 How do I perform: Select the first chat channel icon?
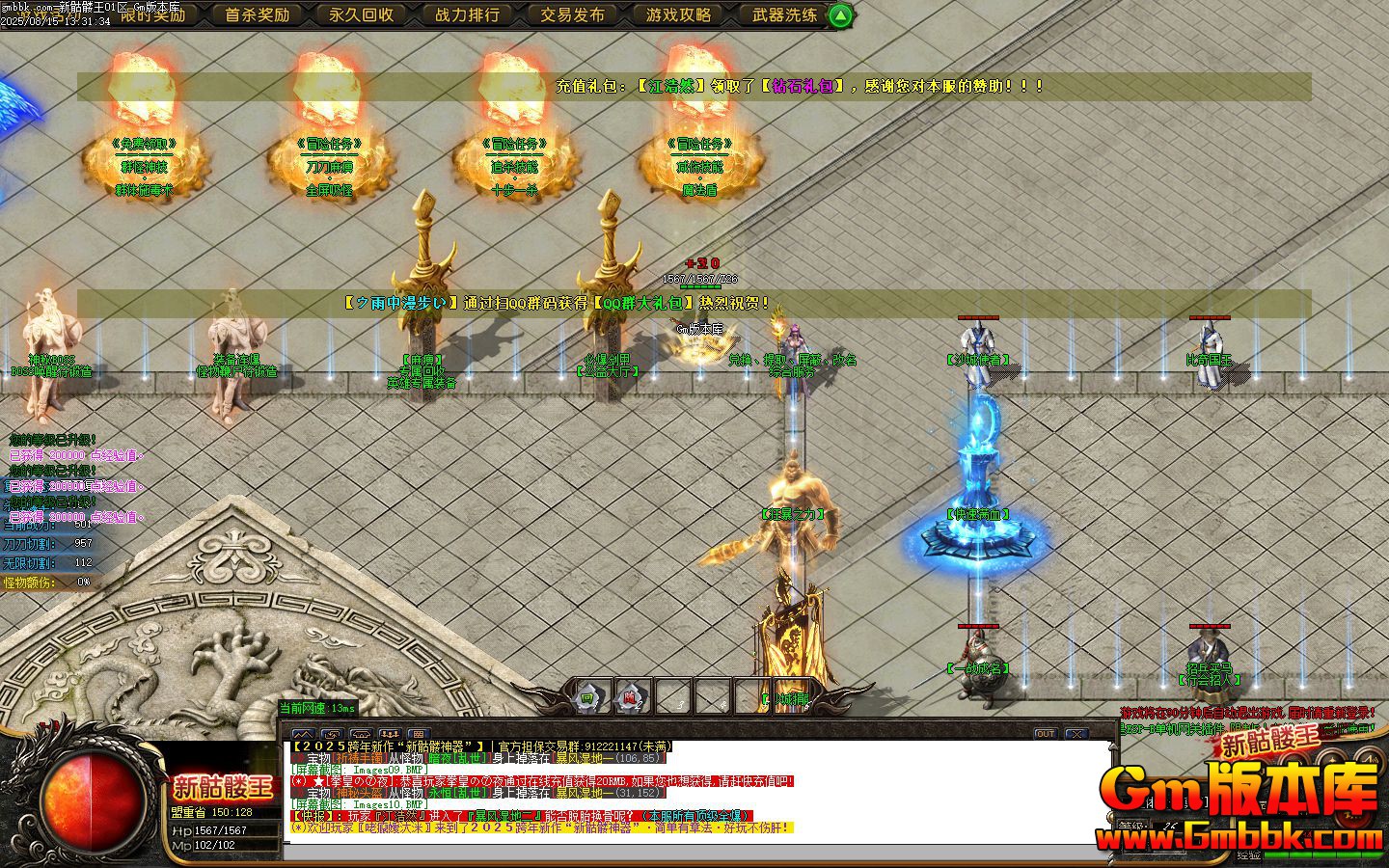click(x=303, y=734)
